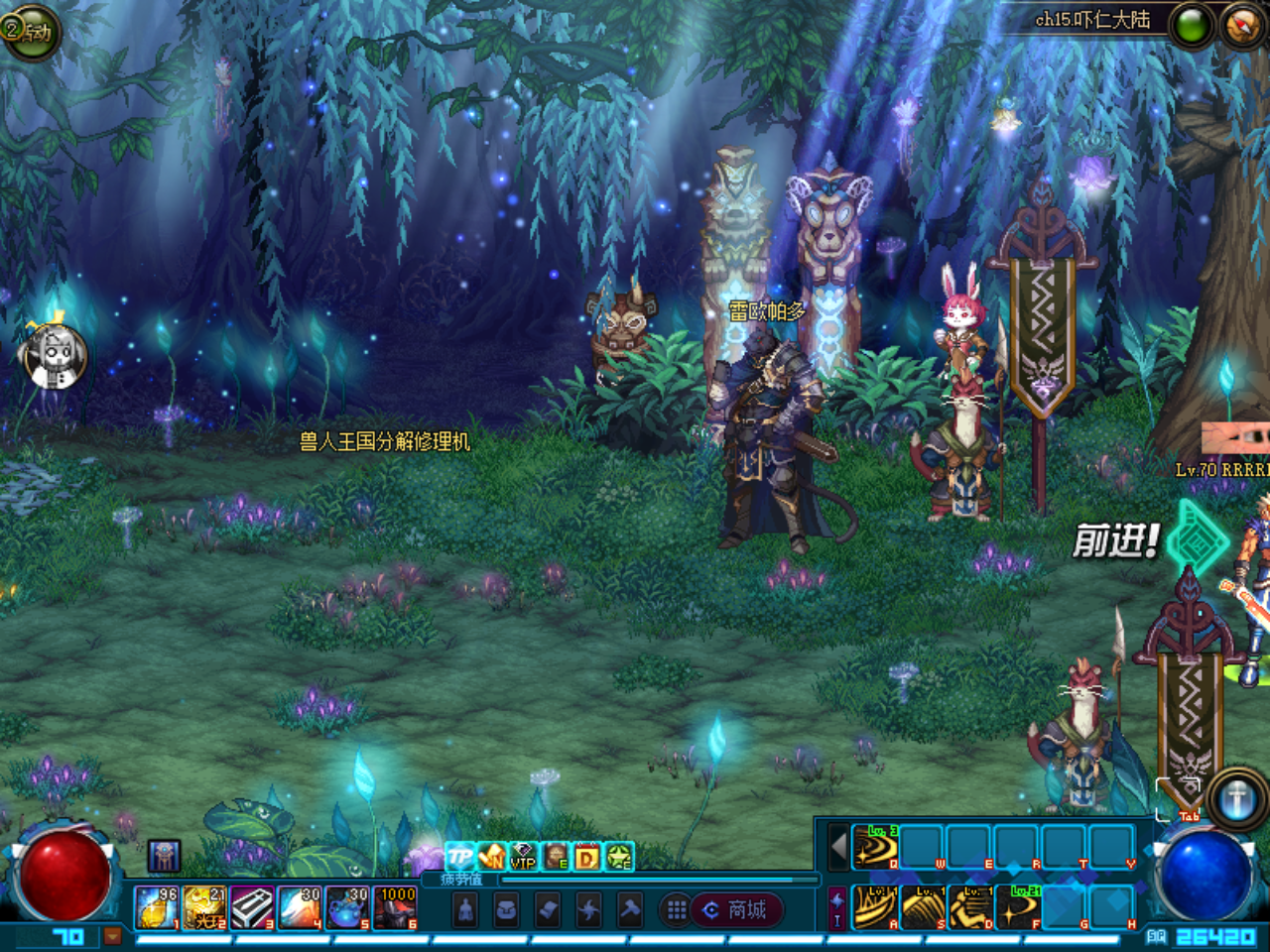The image size is (1270, 952).
Task: Activate the Lv.21 sparkle skill on F
Action: 1019,906
